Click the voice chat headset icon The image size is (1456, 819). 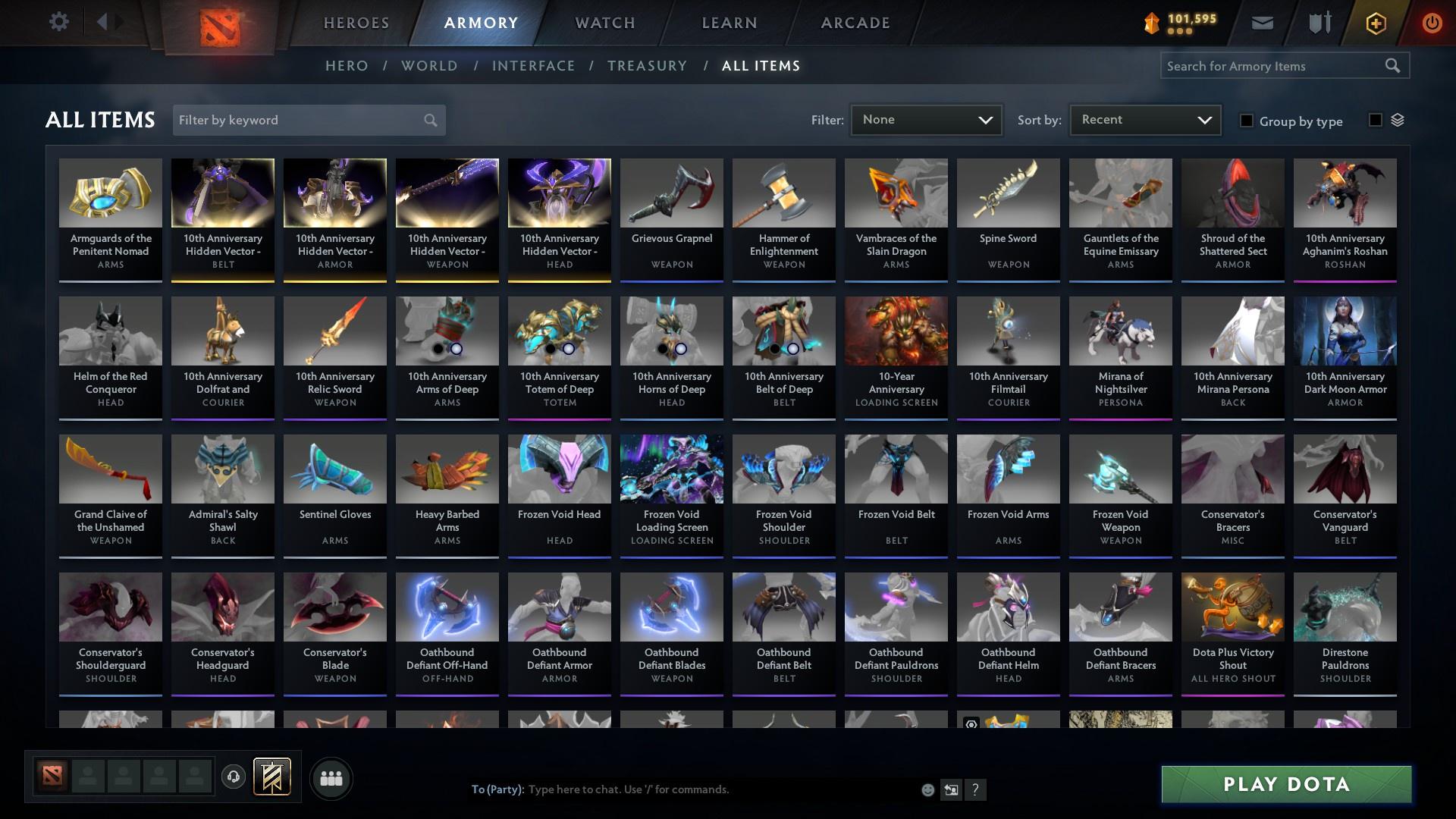pyautogui.click(x=233, y=778)
